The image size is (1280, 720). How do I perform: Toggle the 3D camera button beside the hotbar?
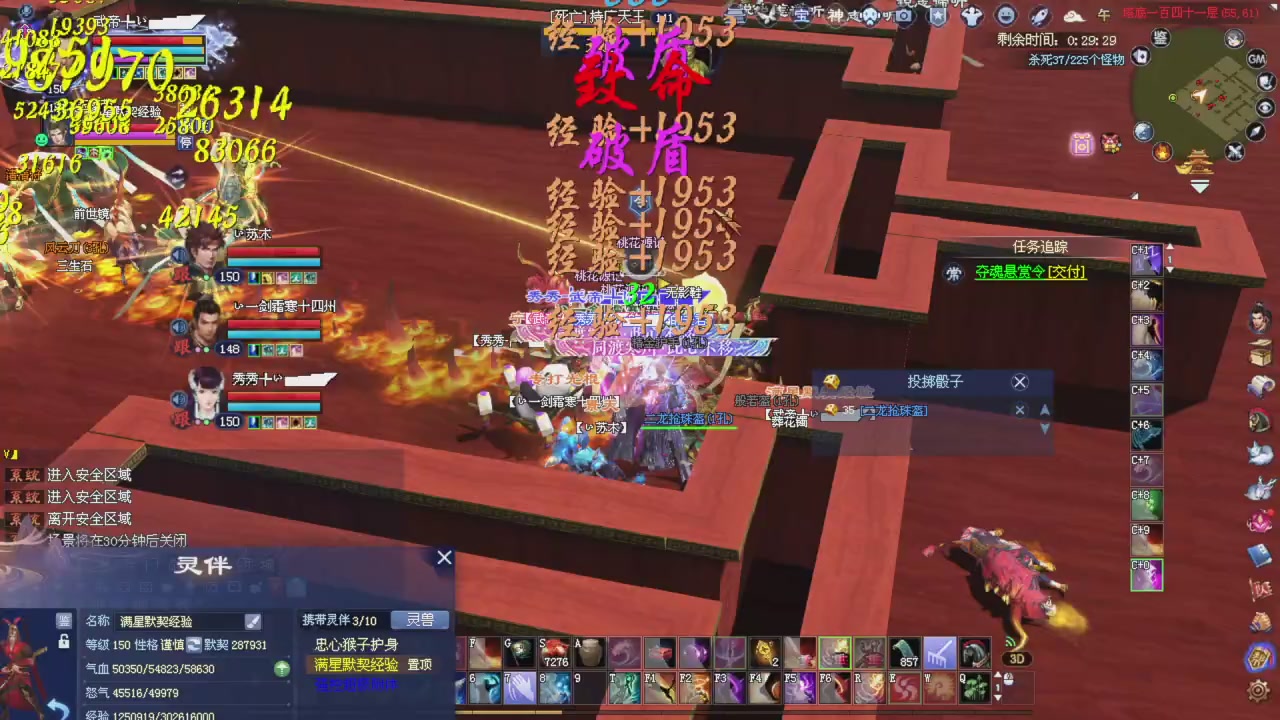pyautogui.click(x=1017, y=659)
